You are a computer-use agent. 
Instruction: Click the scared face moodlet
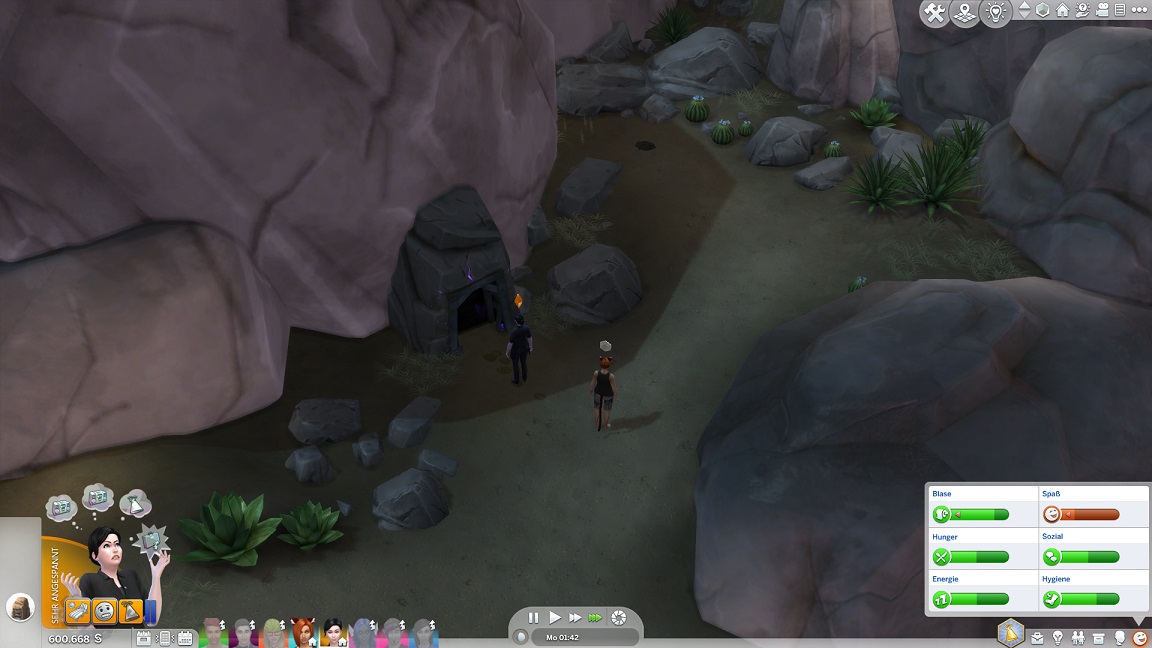click(x=104, y=610)
